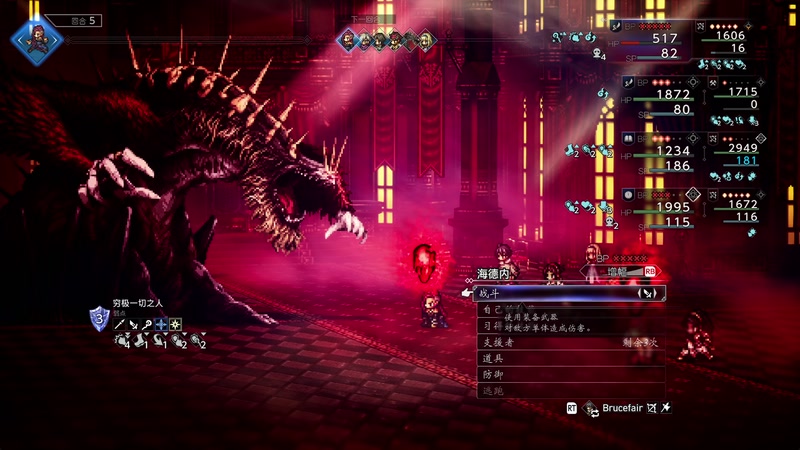
Task: Click the spear weakness icon
Action: point(119,324)
